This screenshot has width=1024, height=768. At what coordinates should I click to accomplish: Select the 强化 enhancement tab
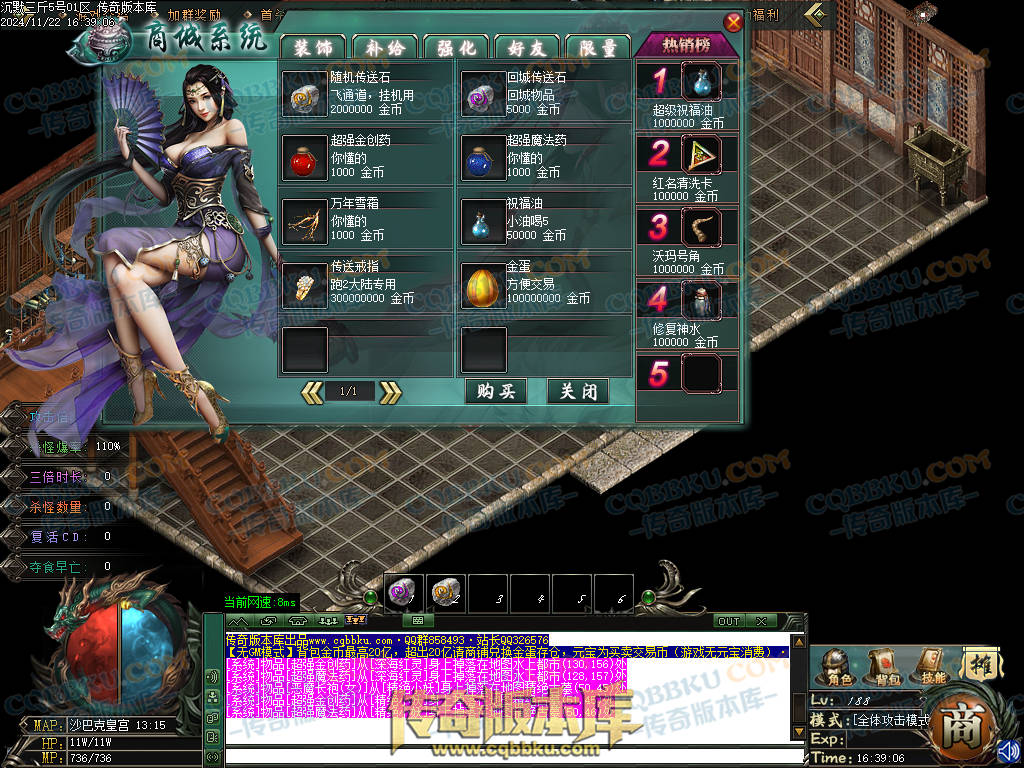point(456,47)
